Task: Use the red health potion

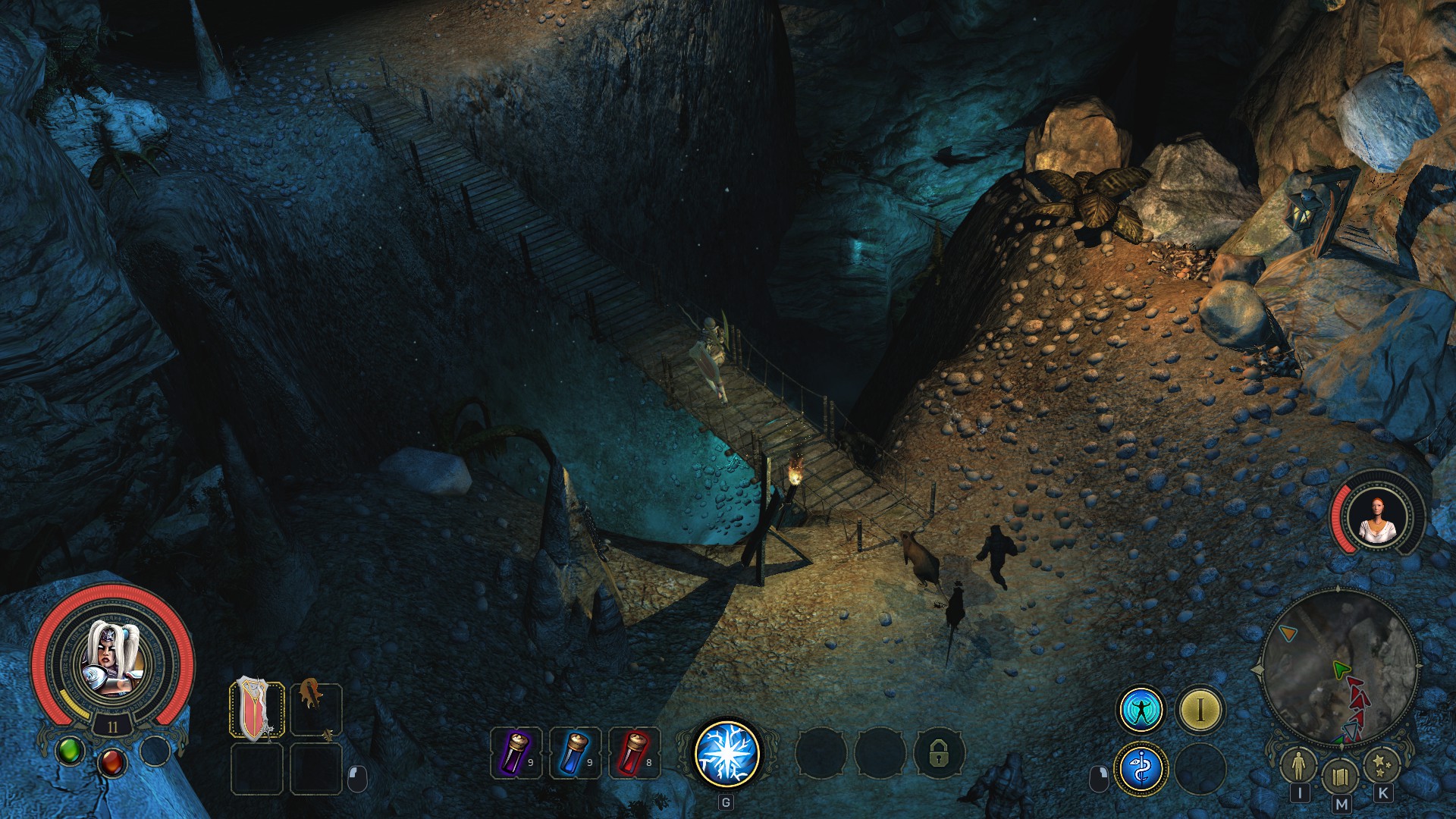Action: tap(635, 753)
